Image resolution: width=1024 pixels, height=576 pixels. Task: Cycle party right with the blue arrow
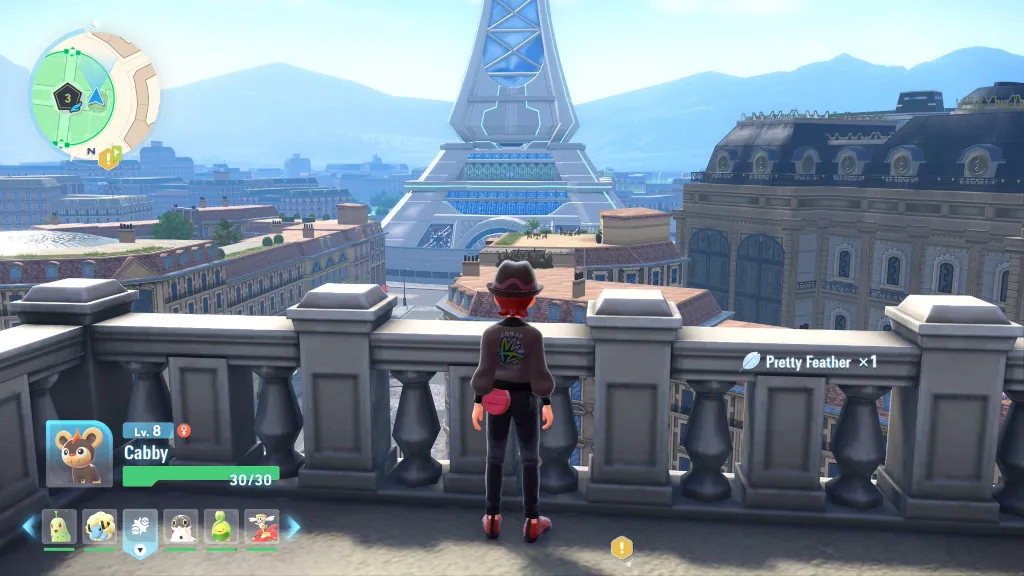293,526
